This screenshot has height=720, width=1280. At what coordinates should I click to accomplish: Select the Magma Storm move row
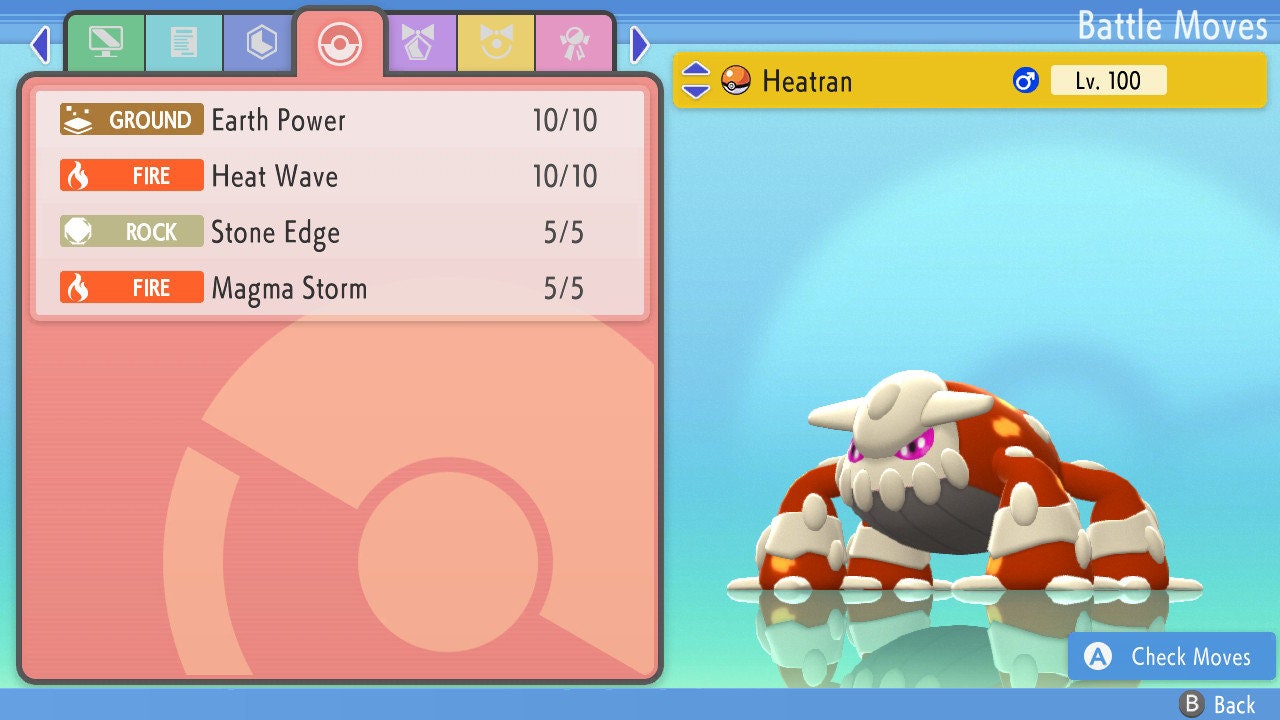click(x=340, y=288)
